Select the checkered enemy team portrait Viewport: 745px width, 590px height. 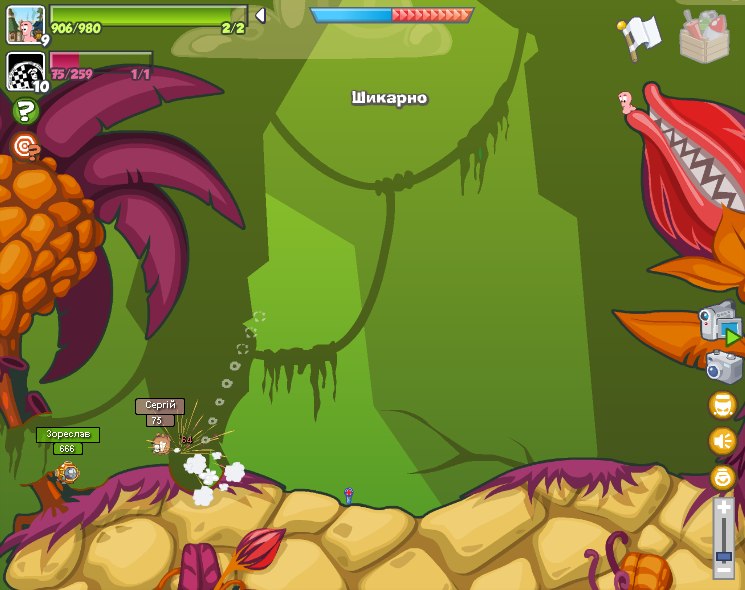25,71
